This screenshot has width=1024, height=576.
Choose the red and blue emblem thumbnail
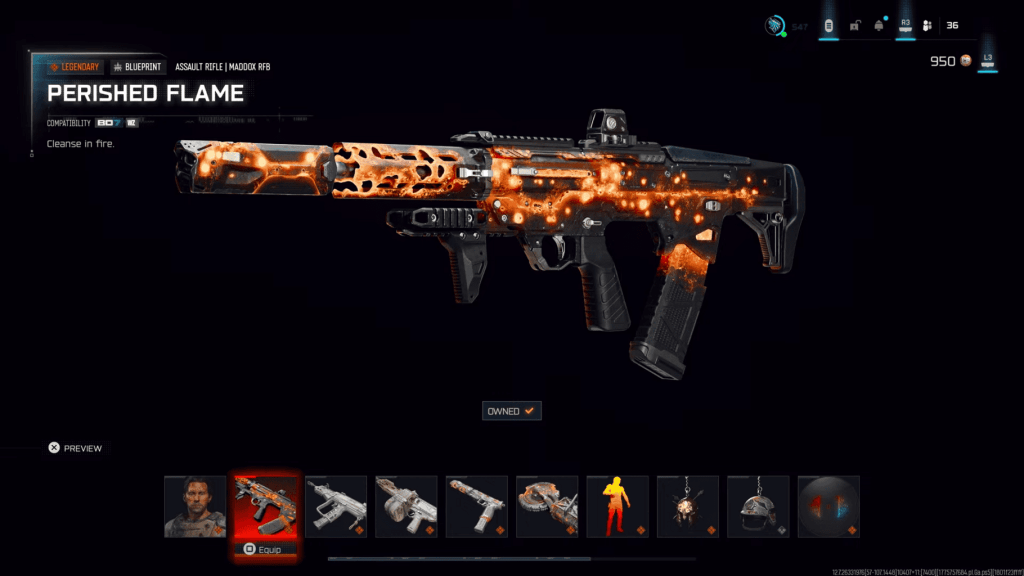(829, 506)
